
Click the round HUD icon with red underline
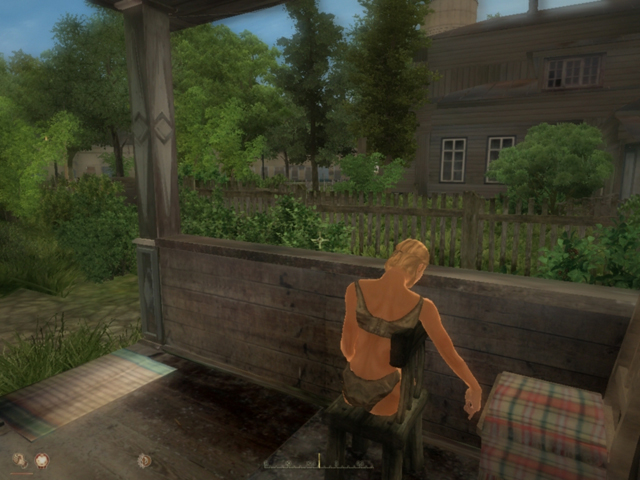(x=19, y=460)
